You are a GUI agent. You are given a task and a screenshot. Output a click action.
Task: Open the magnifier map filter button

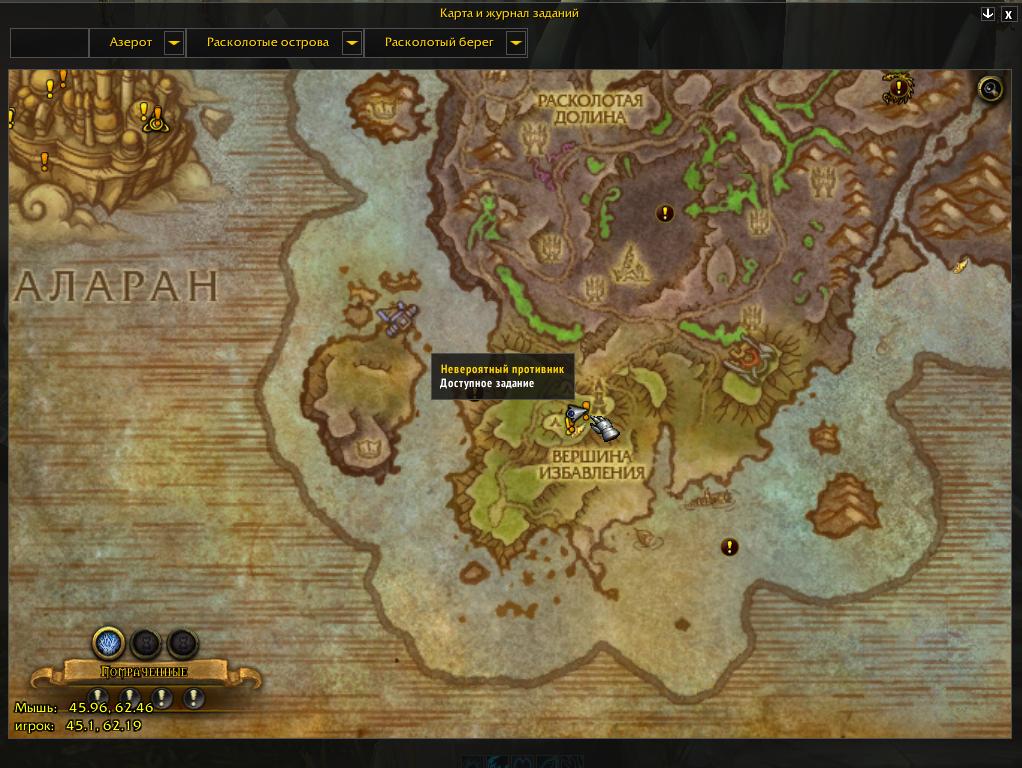[990, 90]
